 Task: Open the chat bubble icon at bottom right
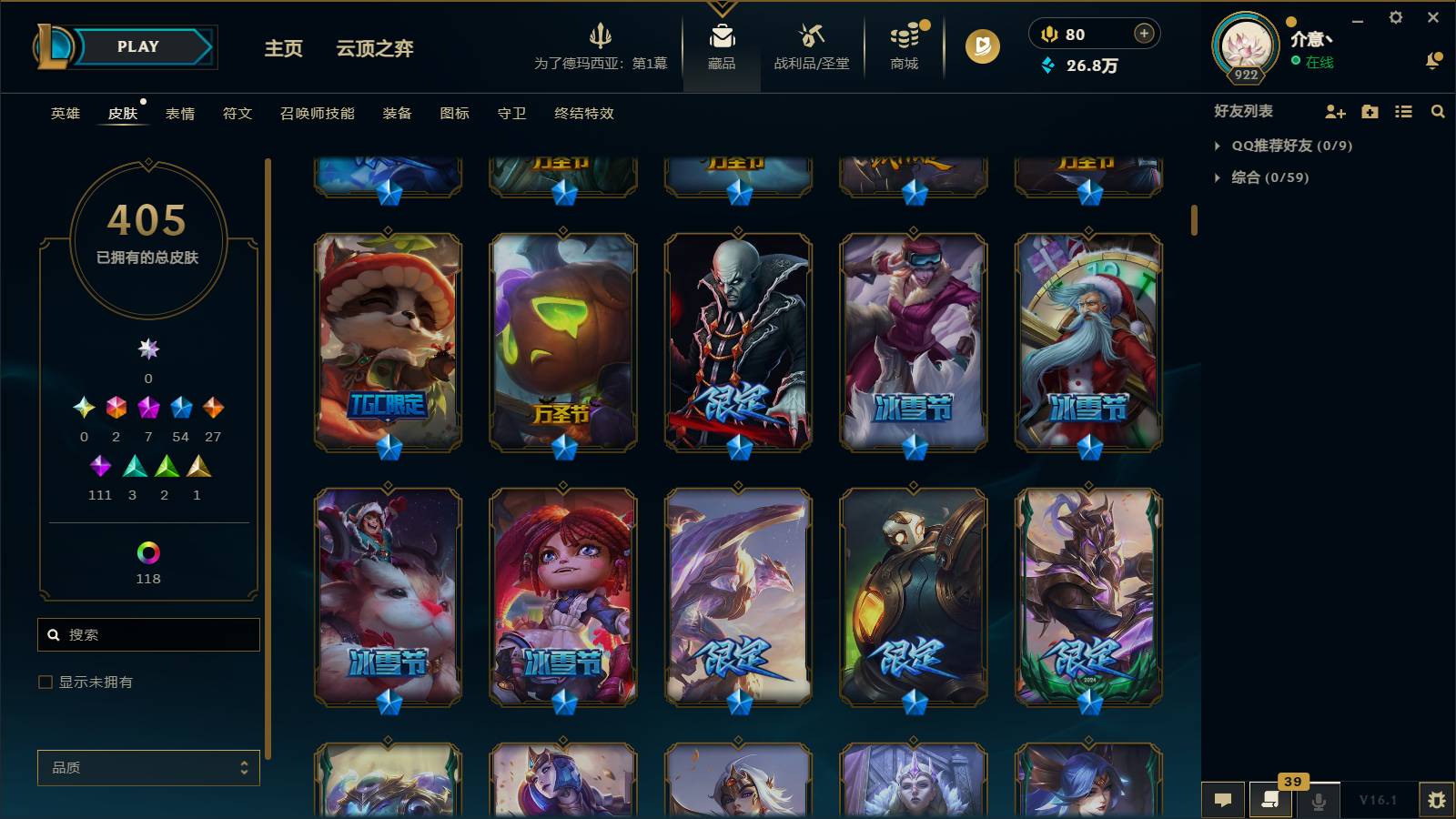tap(1223, 800)
